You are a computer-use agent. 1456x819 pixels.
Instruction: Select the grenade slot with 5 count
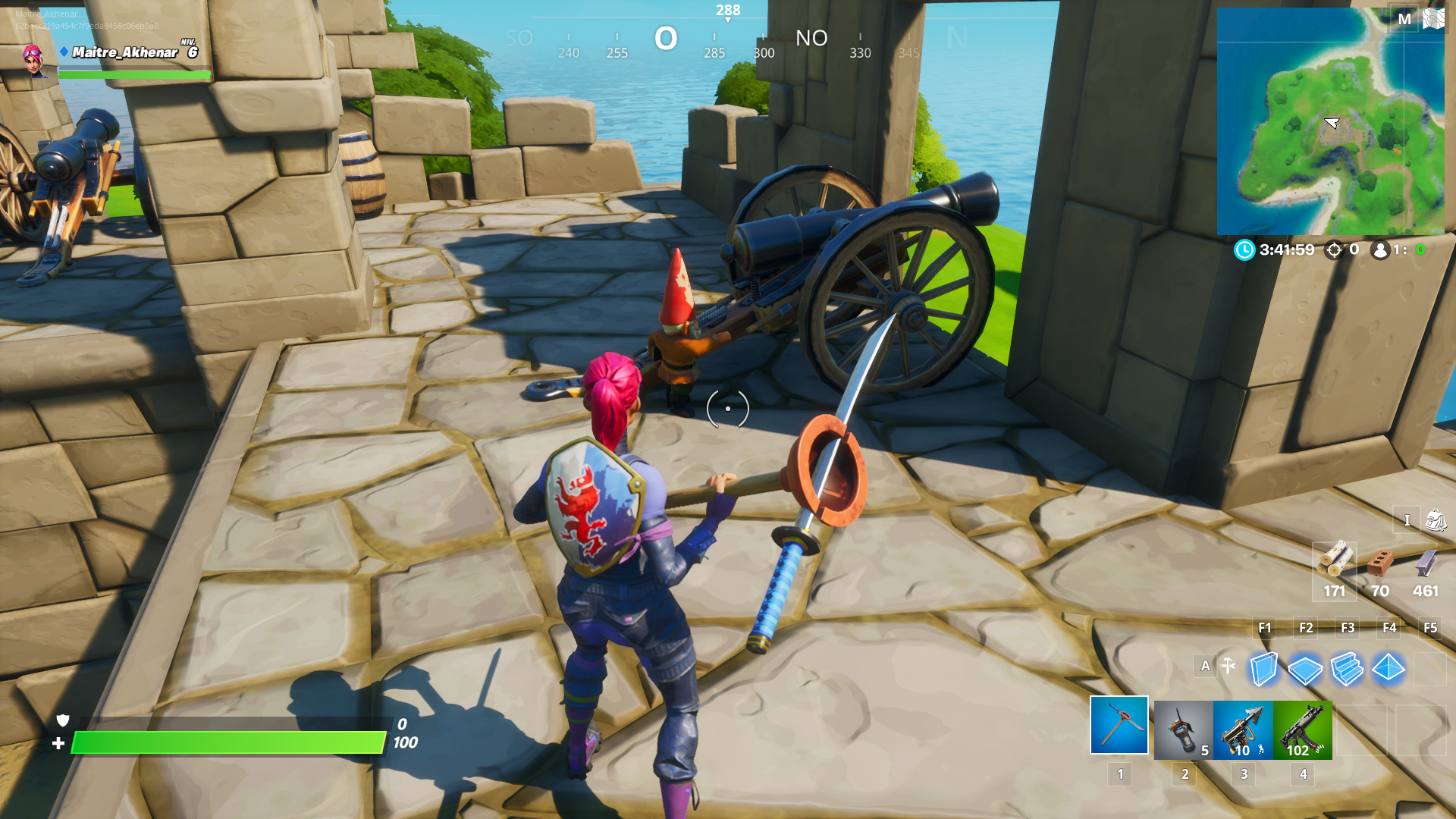pos(1183,730)
